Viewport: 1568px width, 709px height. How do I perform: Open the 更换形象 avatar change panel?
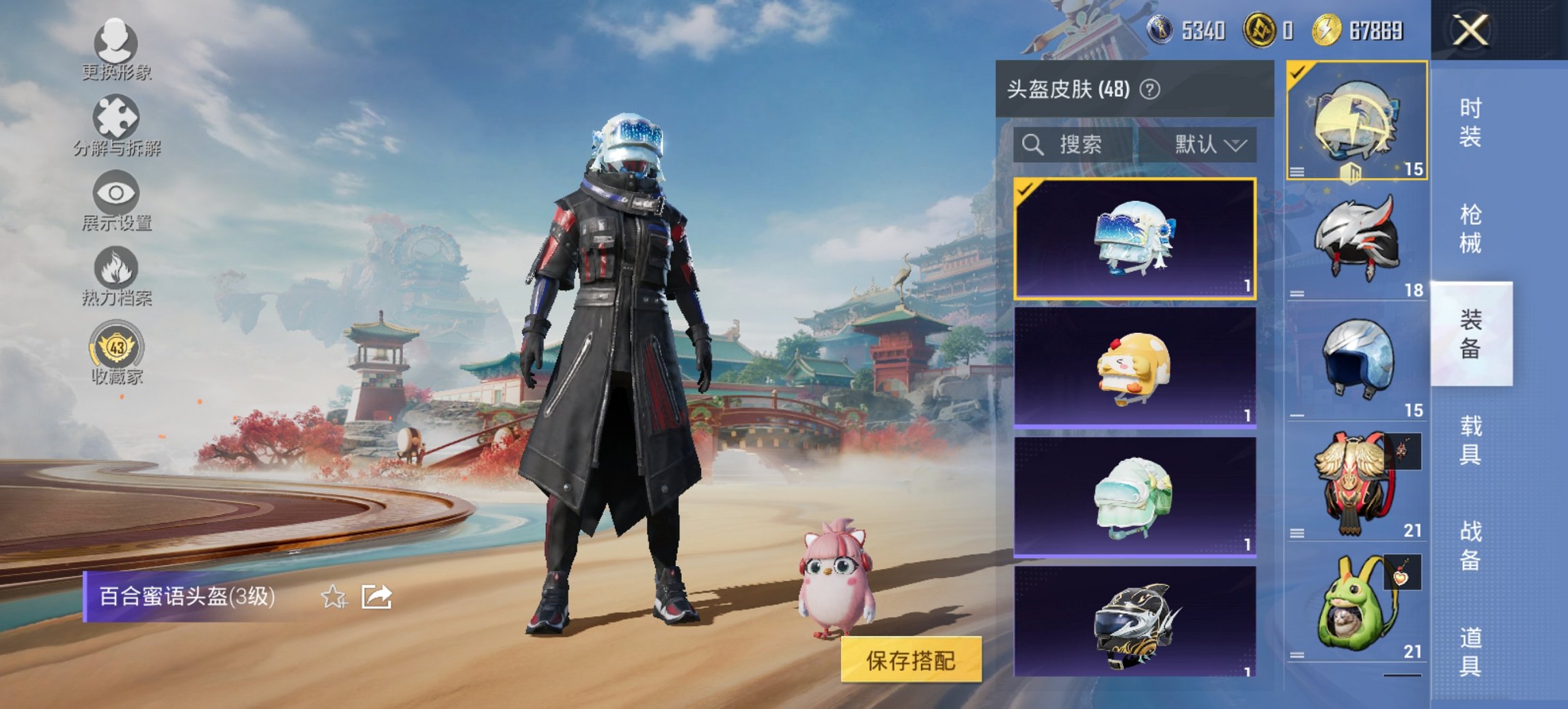(116, 51)
